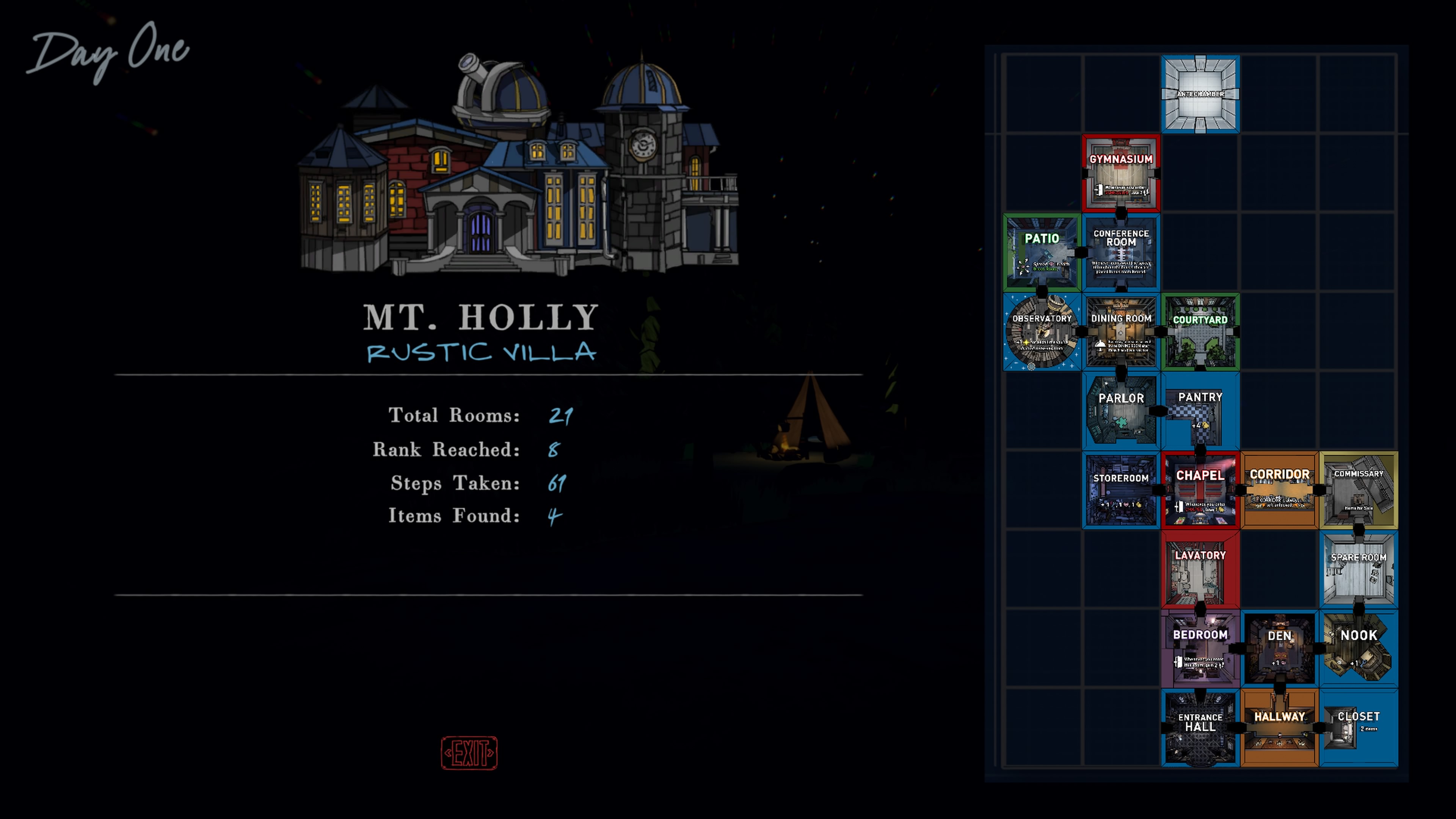1456x819 pixels.
Task: Click the Observatory room tile
Action: coord(1042,332)
